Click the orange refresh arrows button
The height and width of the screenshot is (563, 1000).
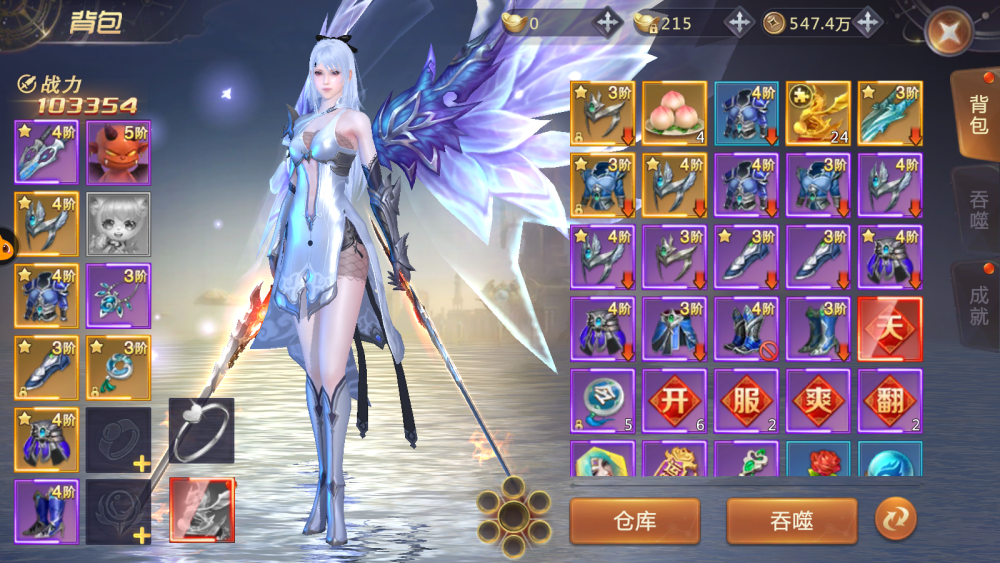click(895, 519)
